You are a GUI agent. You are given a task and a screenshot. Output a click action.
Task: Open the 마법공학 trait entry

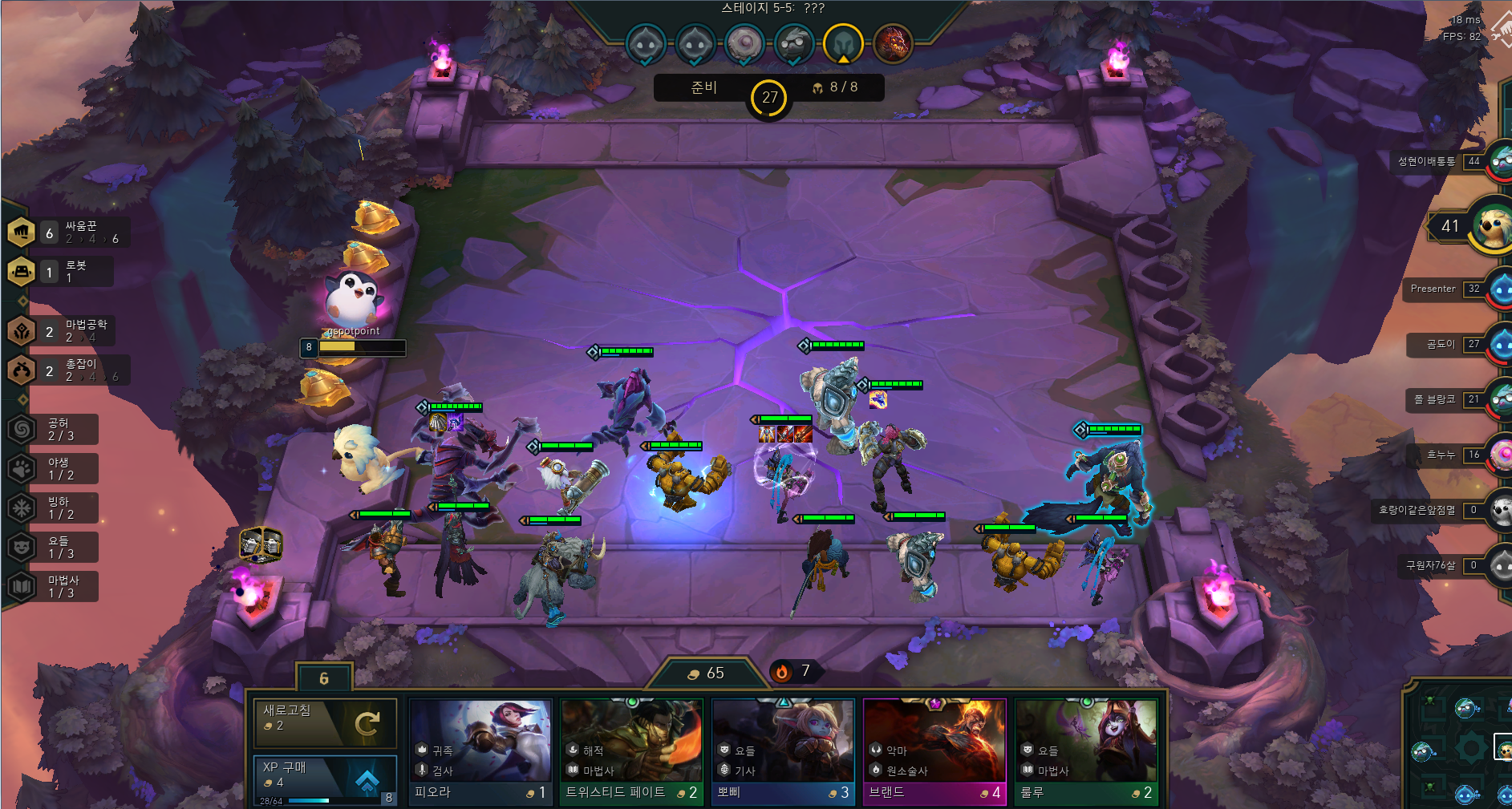pos(68,330)
